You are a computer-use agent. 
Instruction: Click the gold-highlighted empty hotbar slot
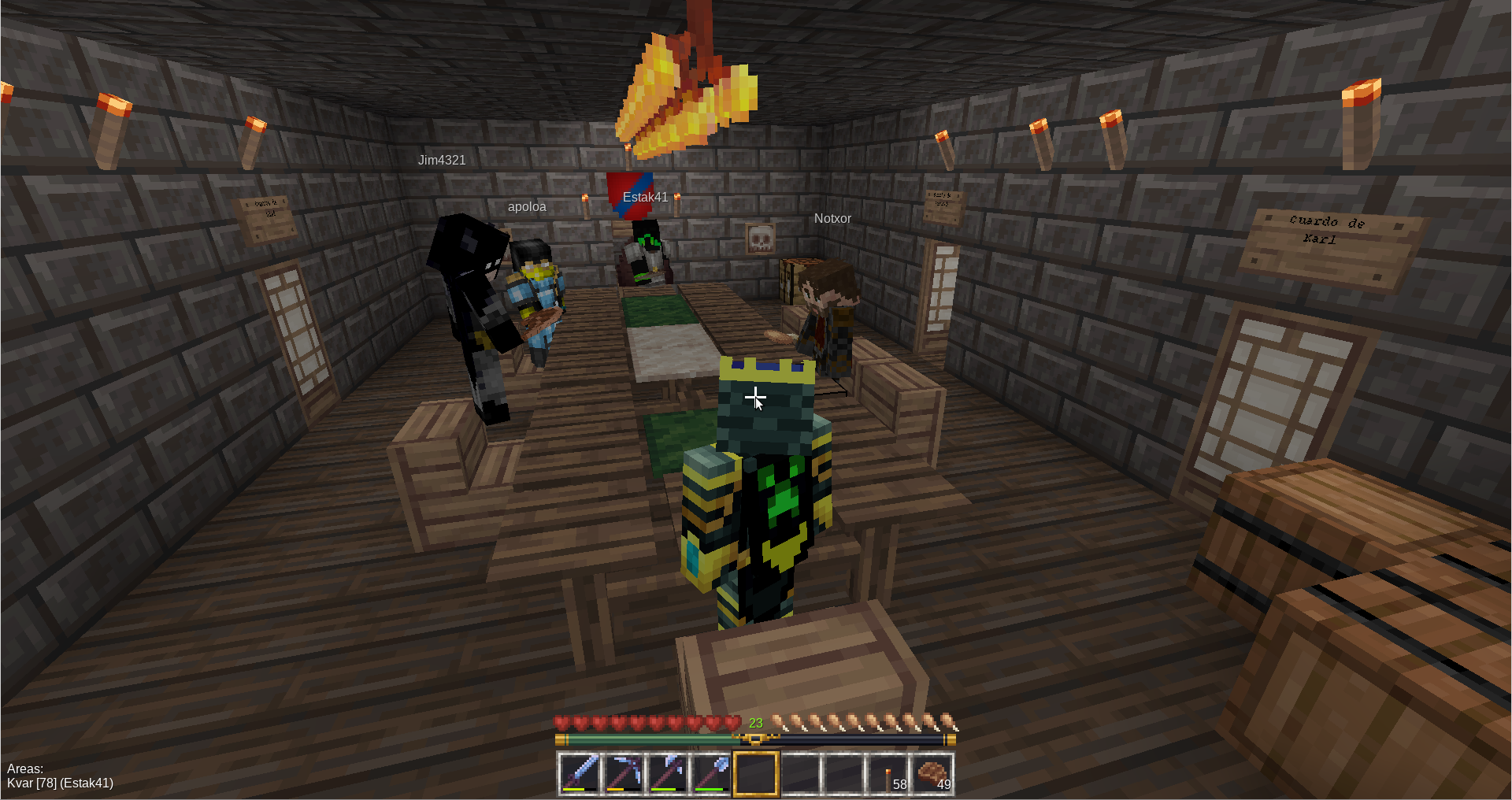pyautogui.click(x=756, y=773)
